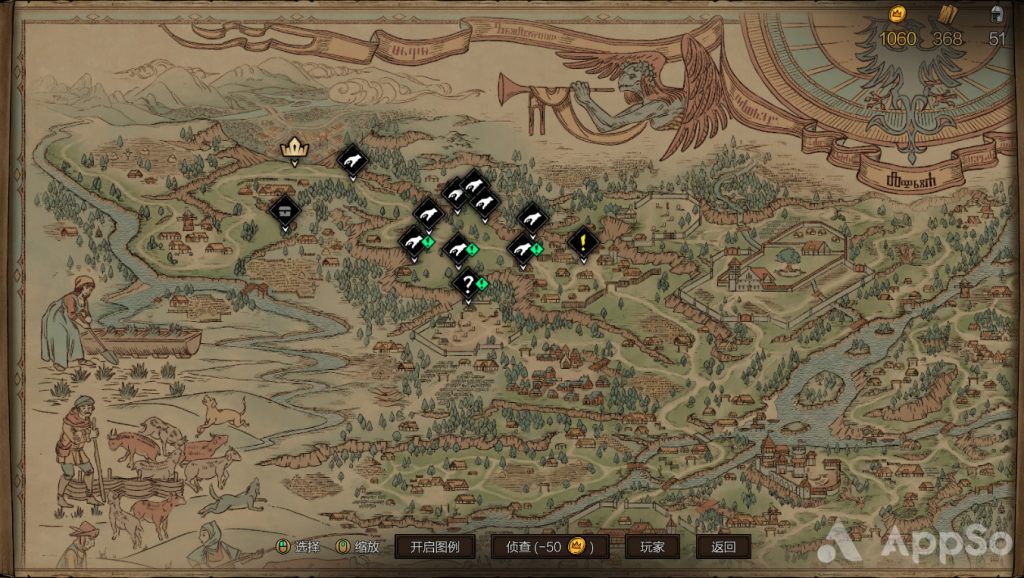Select the question mark map marker

point(467,284)
